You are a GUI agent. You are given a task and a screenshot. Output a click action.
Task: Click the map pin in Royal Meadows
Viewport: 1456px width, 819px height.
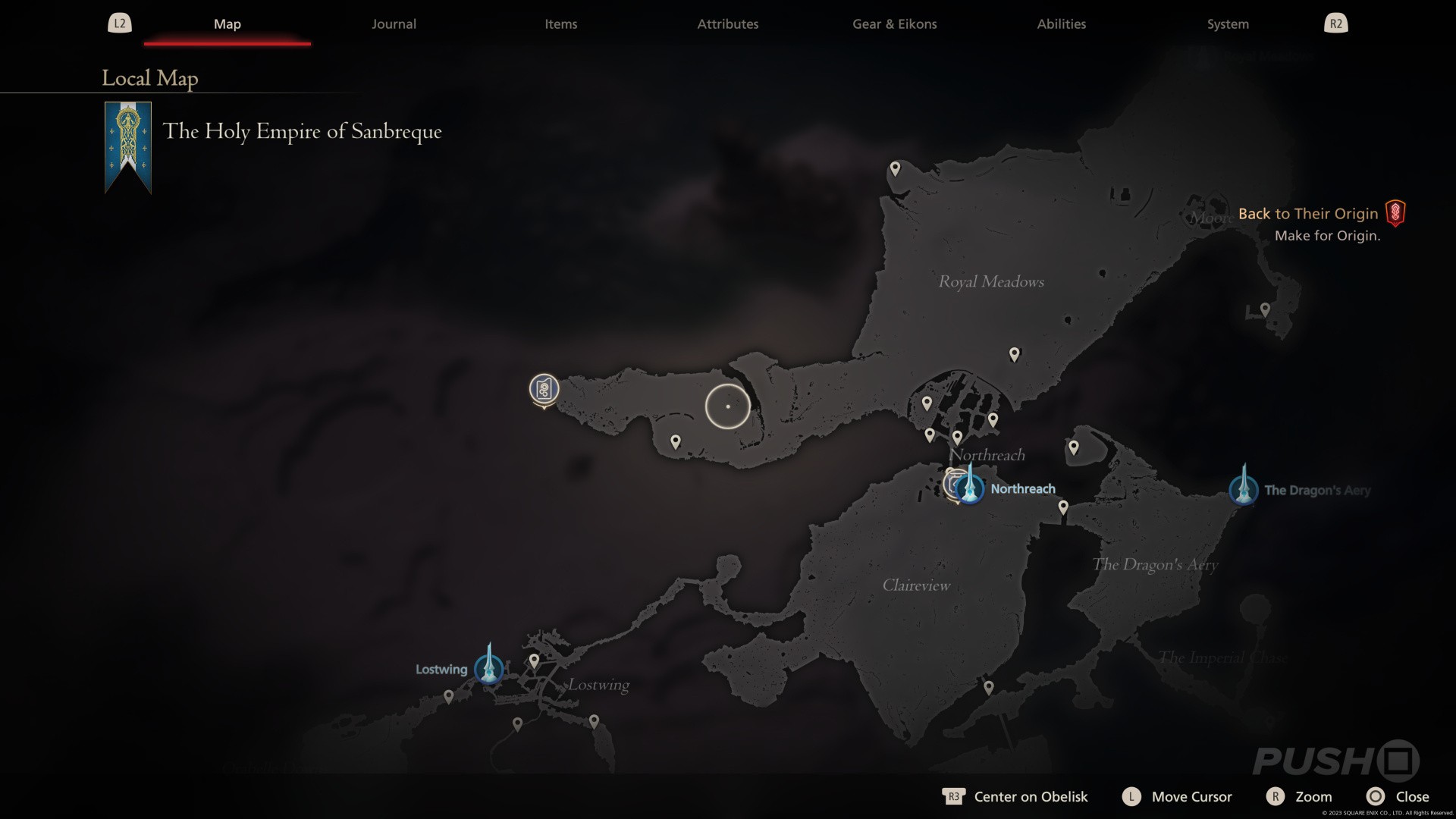[x=1014, y=353]
